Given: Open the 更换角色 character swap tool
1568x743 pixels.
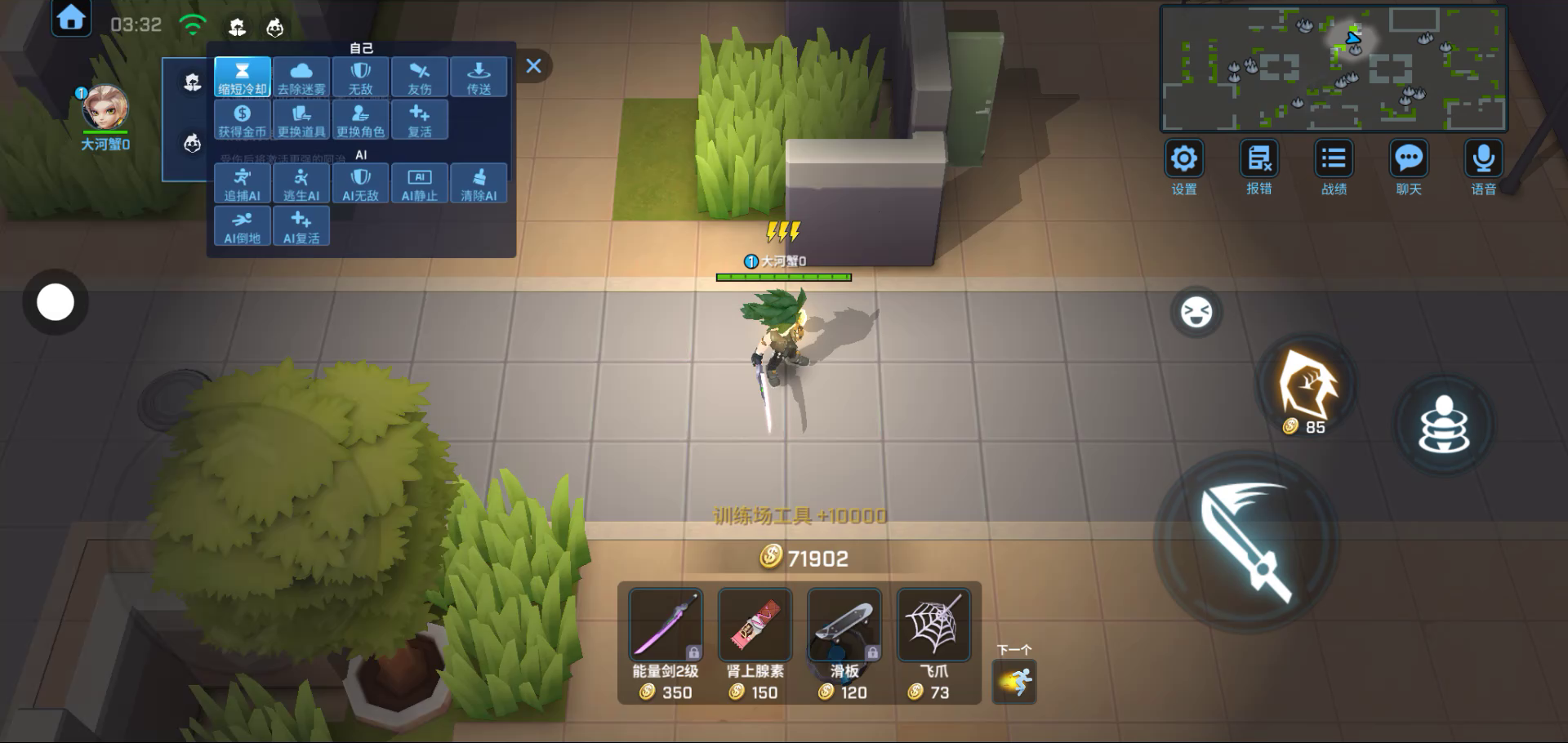Looking at the screenshot, I should pyautogui.click(x=360, y=120).
